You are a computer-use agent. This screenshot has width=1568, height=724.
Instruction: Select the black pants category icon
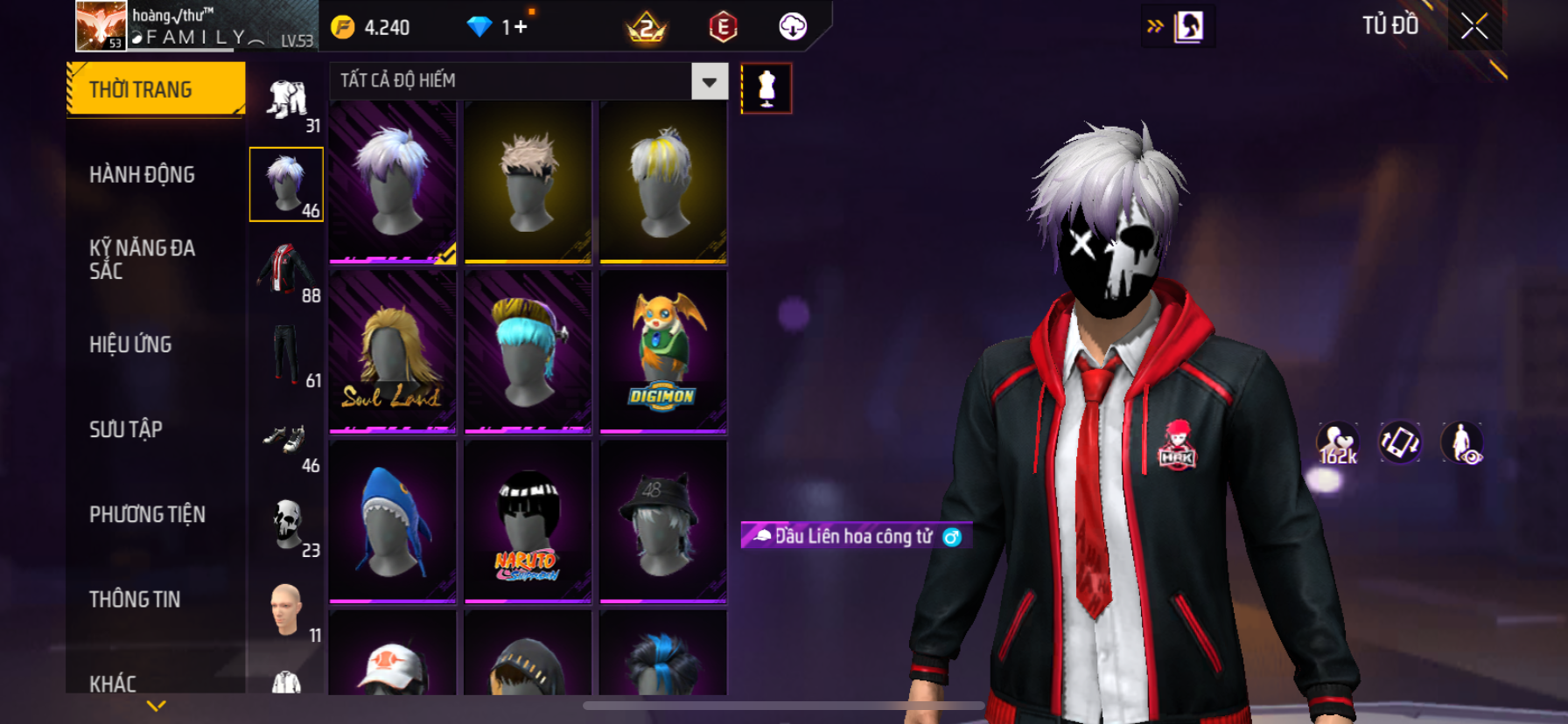(286, 353)
